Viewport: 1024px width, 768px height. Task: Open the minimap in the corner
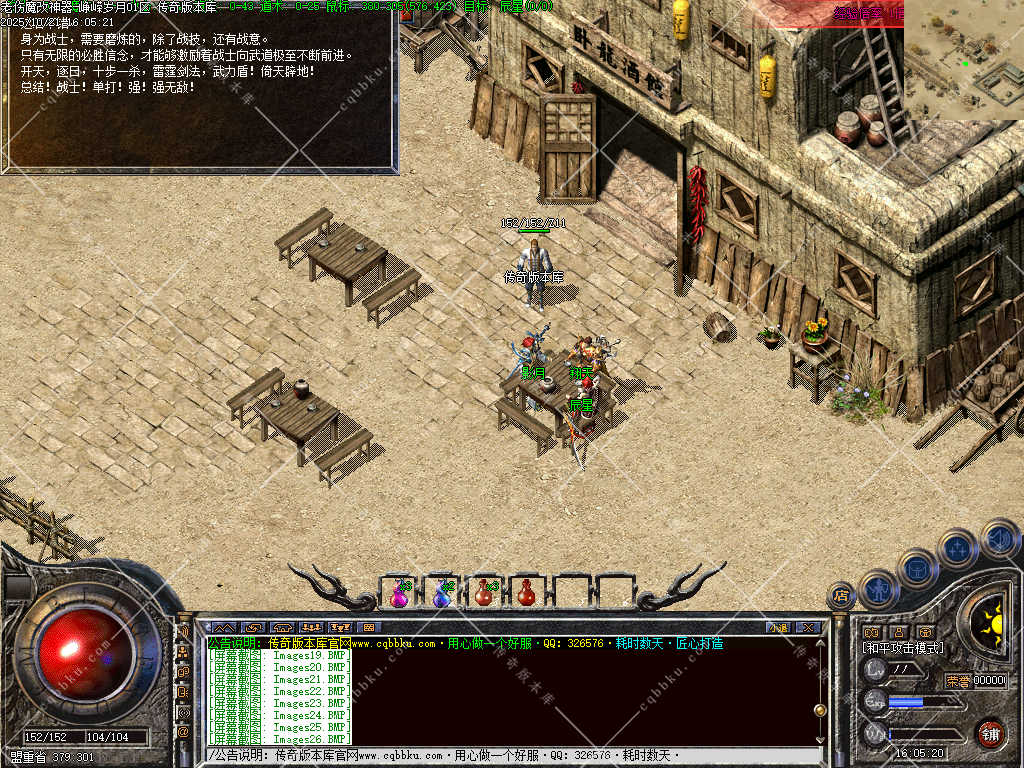point(964,60)
